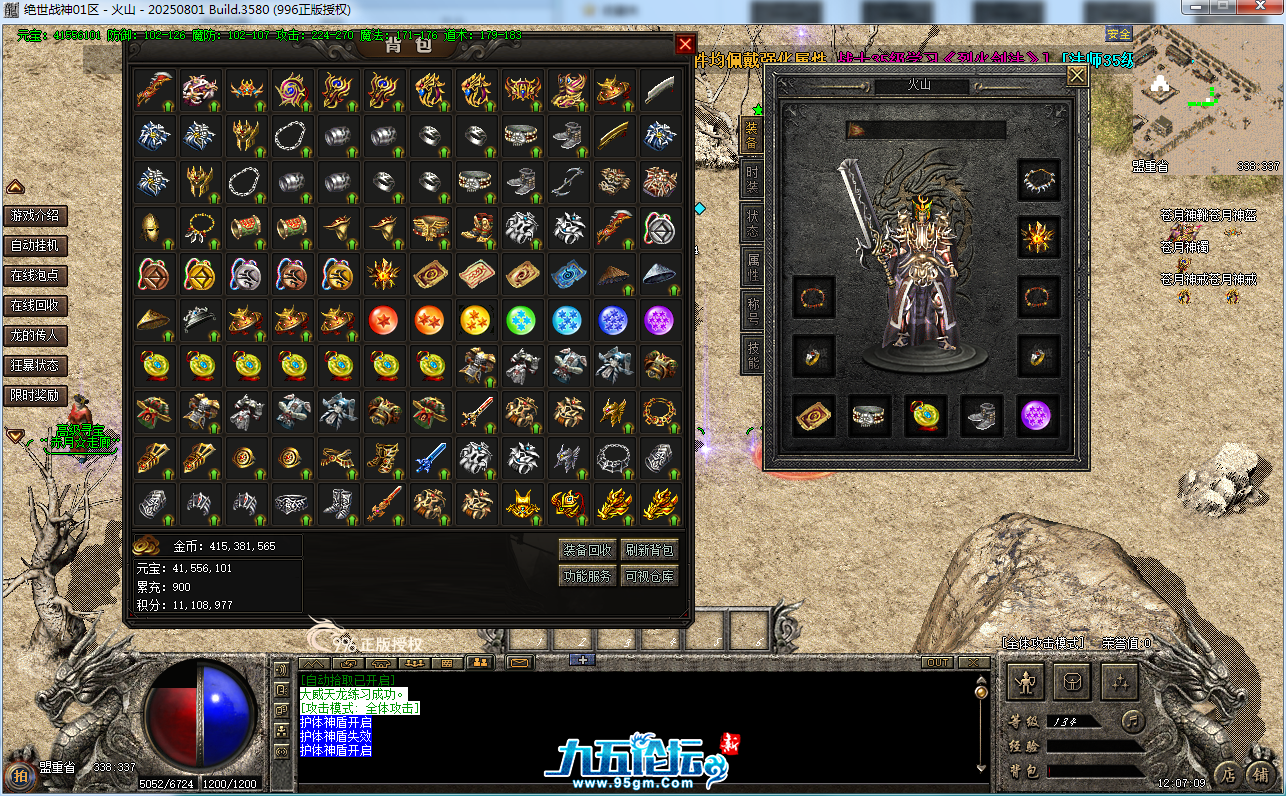Viewport: 1286px width, 796px height.
Task: Click the 刷新背包 refresh bag button
Action: [650, 550]
